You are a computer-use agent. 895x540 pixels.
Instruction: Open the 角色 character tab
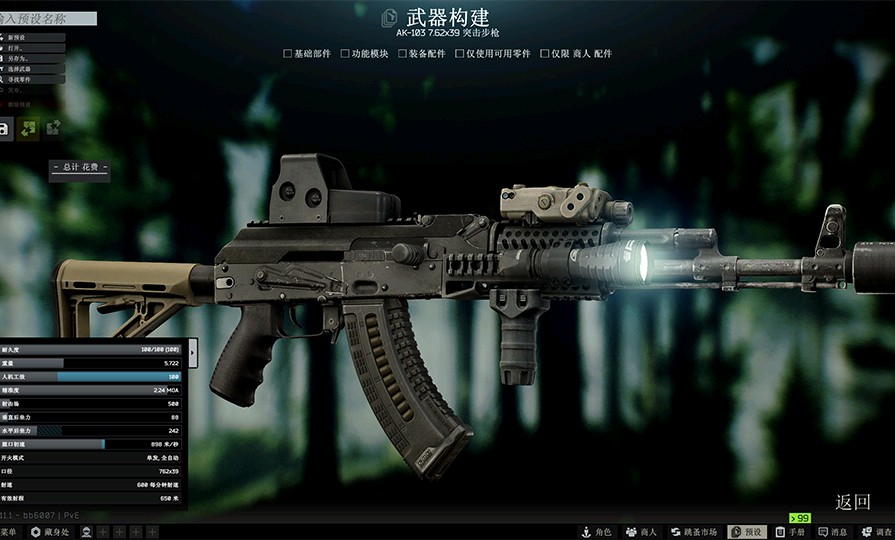pyautogui.click(x=596, y=532)
